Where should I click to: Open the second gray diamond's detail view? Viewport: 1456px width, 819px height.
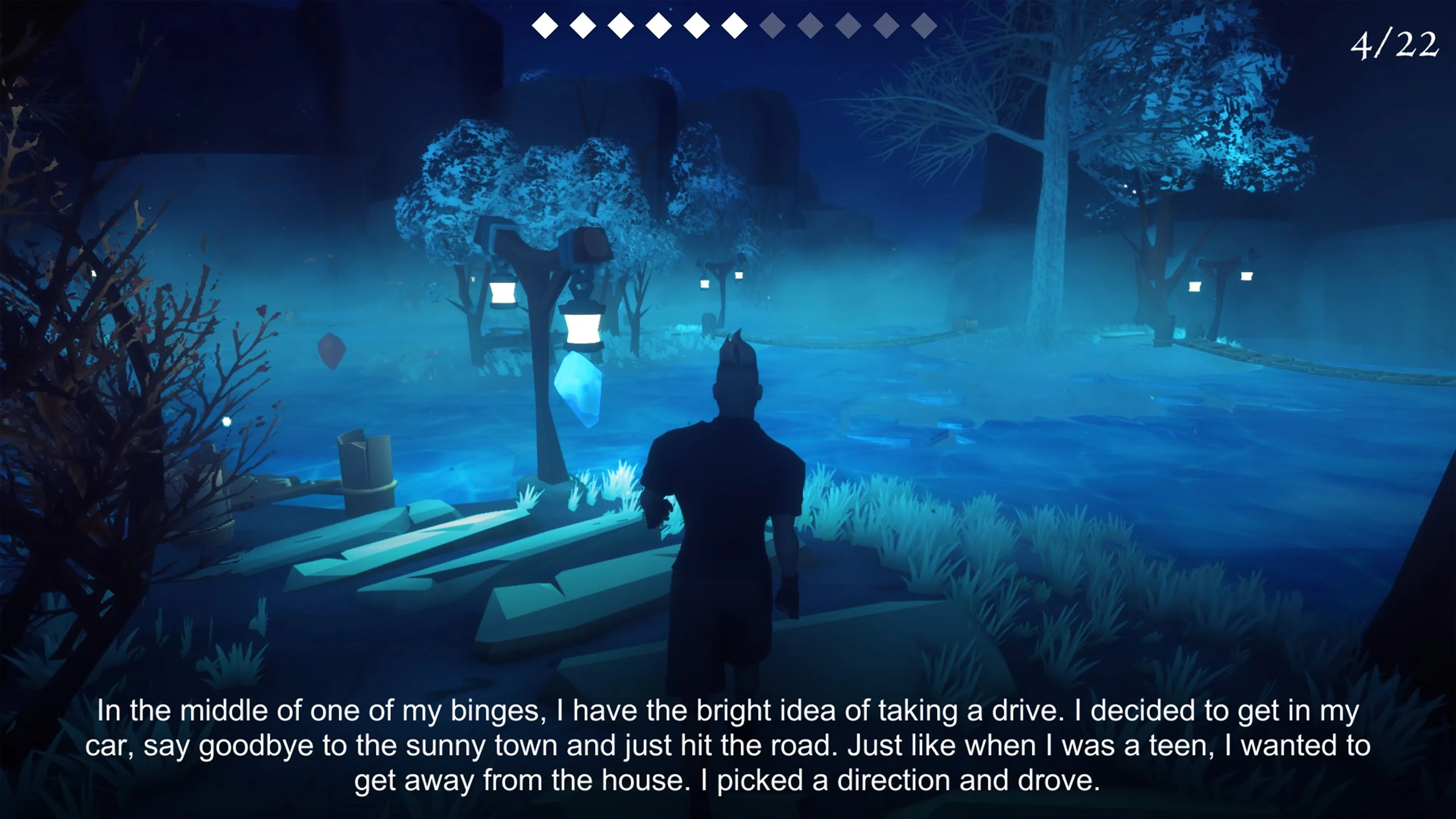click(x=811, y=25)
